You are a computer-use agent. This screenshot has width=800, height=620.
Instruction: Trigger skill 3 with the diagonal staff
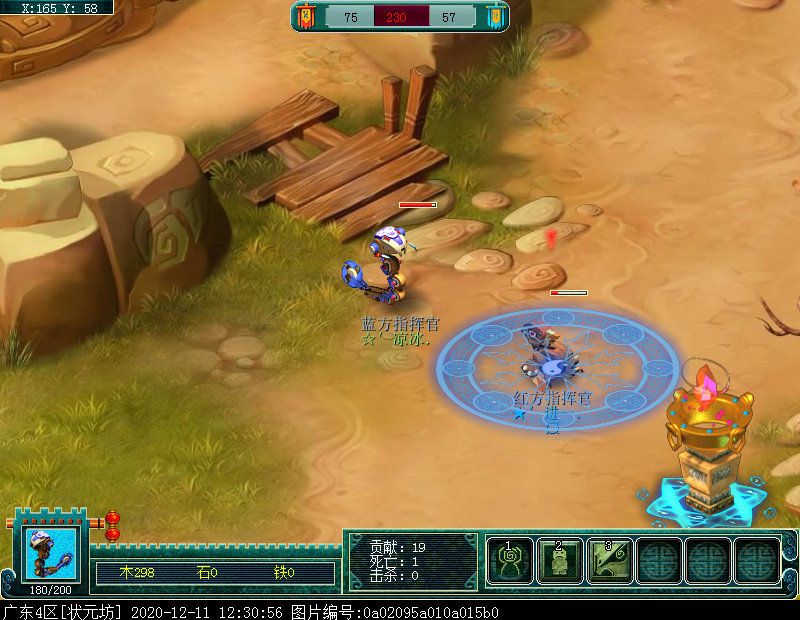pos(609,561)
